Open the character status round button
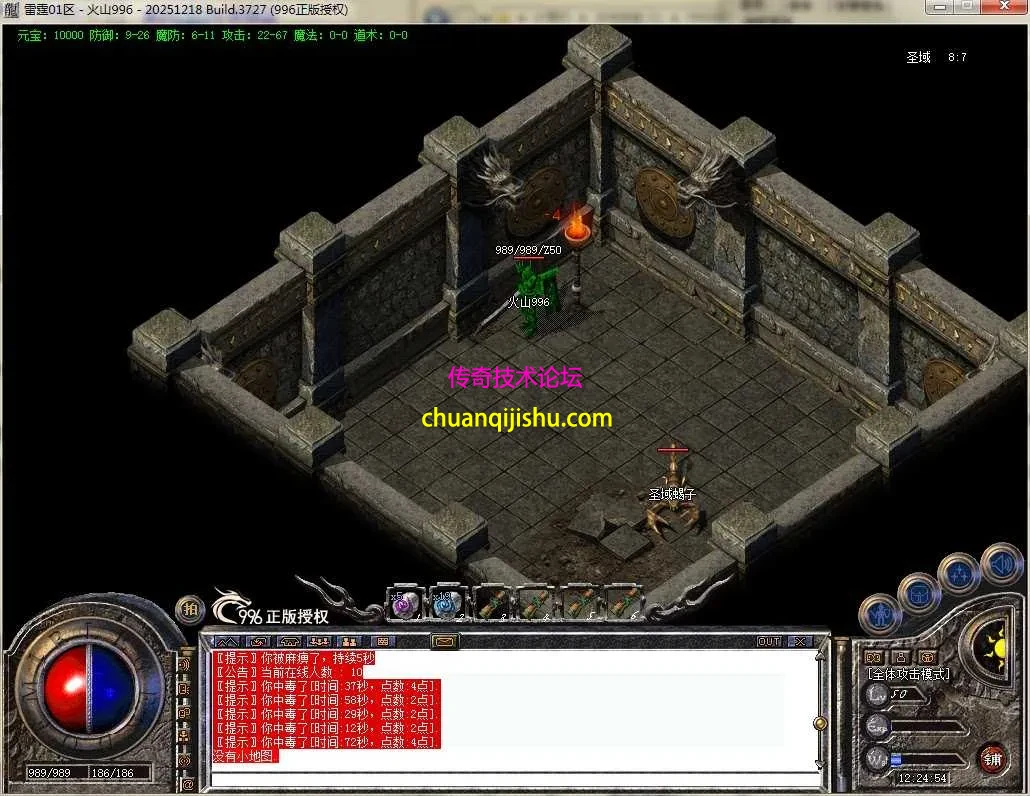The height and width of the screenshot is (796, 1030). [881, 611]
